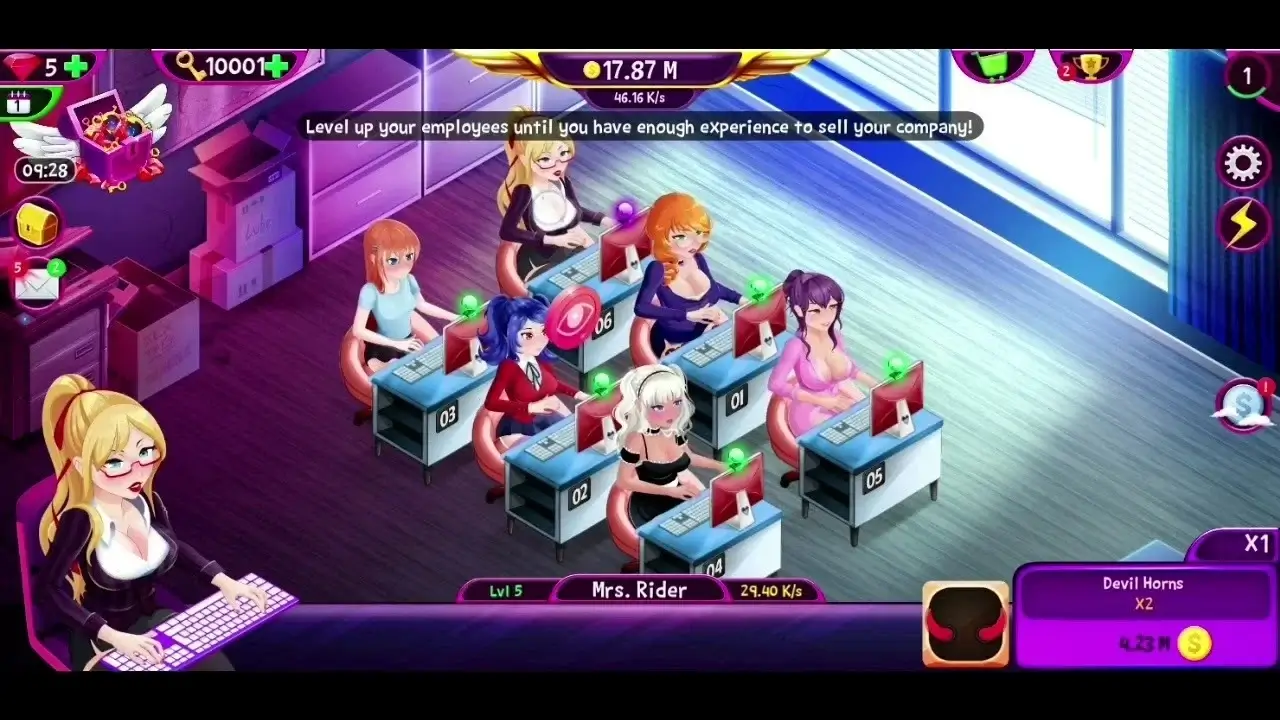Open the dollar speech bubble offer
Viewport: 1280px width, 720px height.
pyautogui.click(x=1241, y=404)
